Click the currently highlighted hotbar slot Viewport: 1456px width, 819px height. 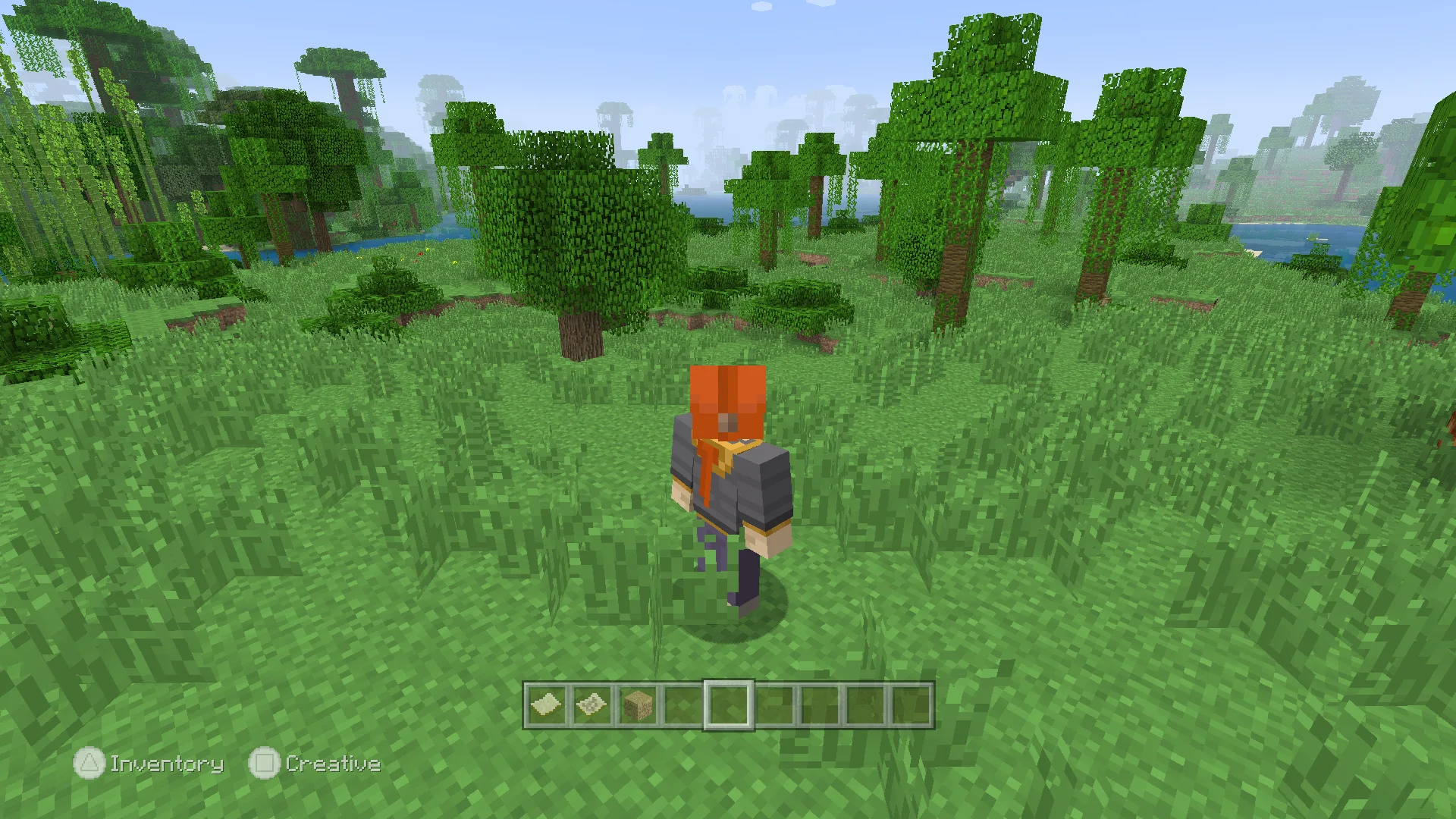[x=728, y=706]
